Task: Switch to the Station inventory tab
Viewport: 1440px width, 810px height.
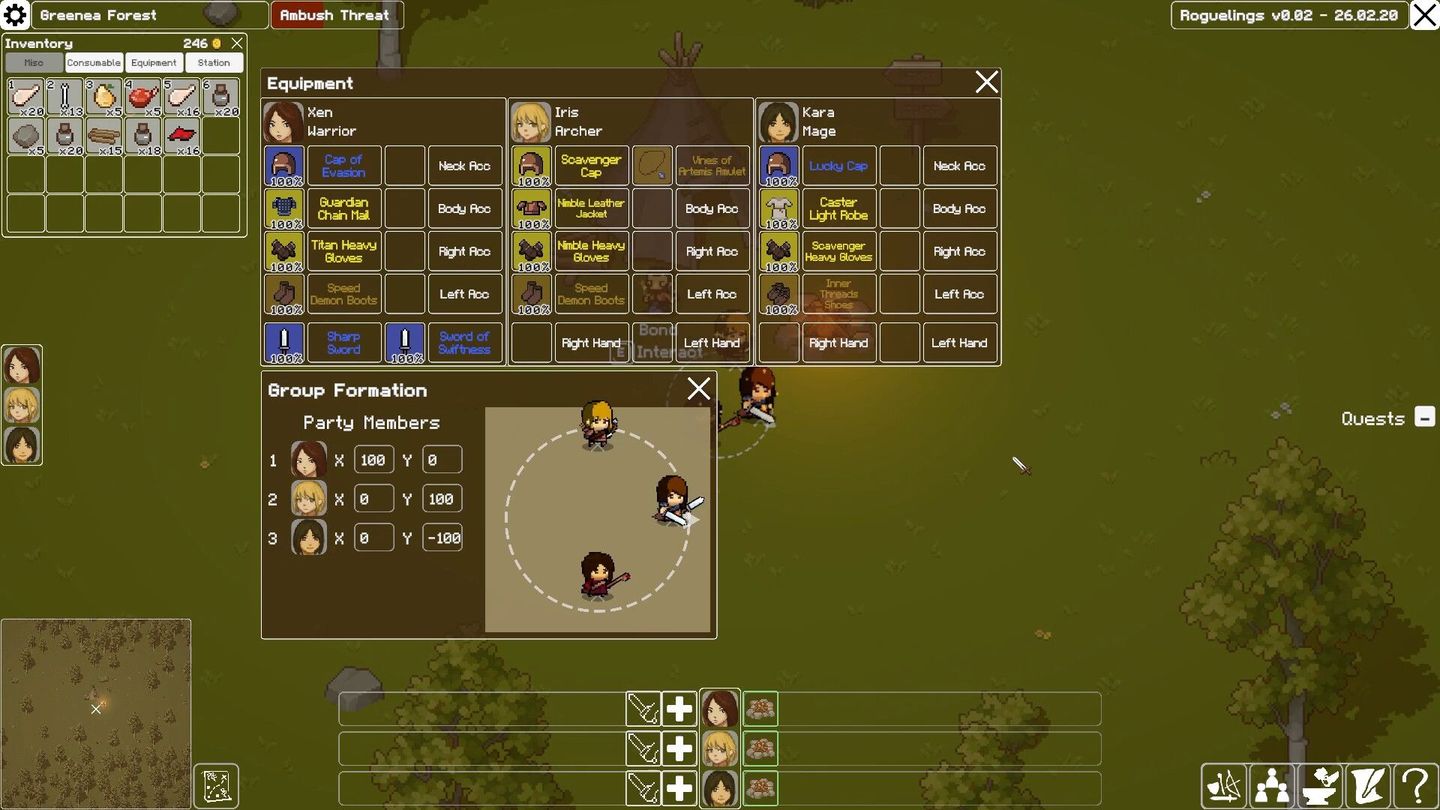Action: (x=213, y=62)
